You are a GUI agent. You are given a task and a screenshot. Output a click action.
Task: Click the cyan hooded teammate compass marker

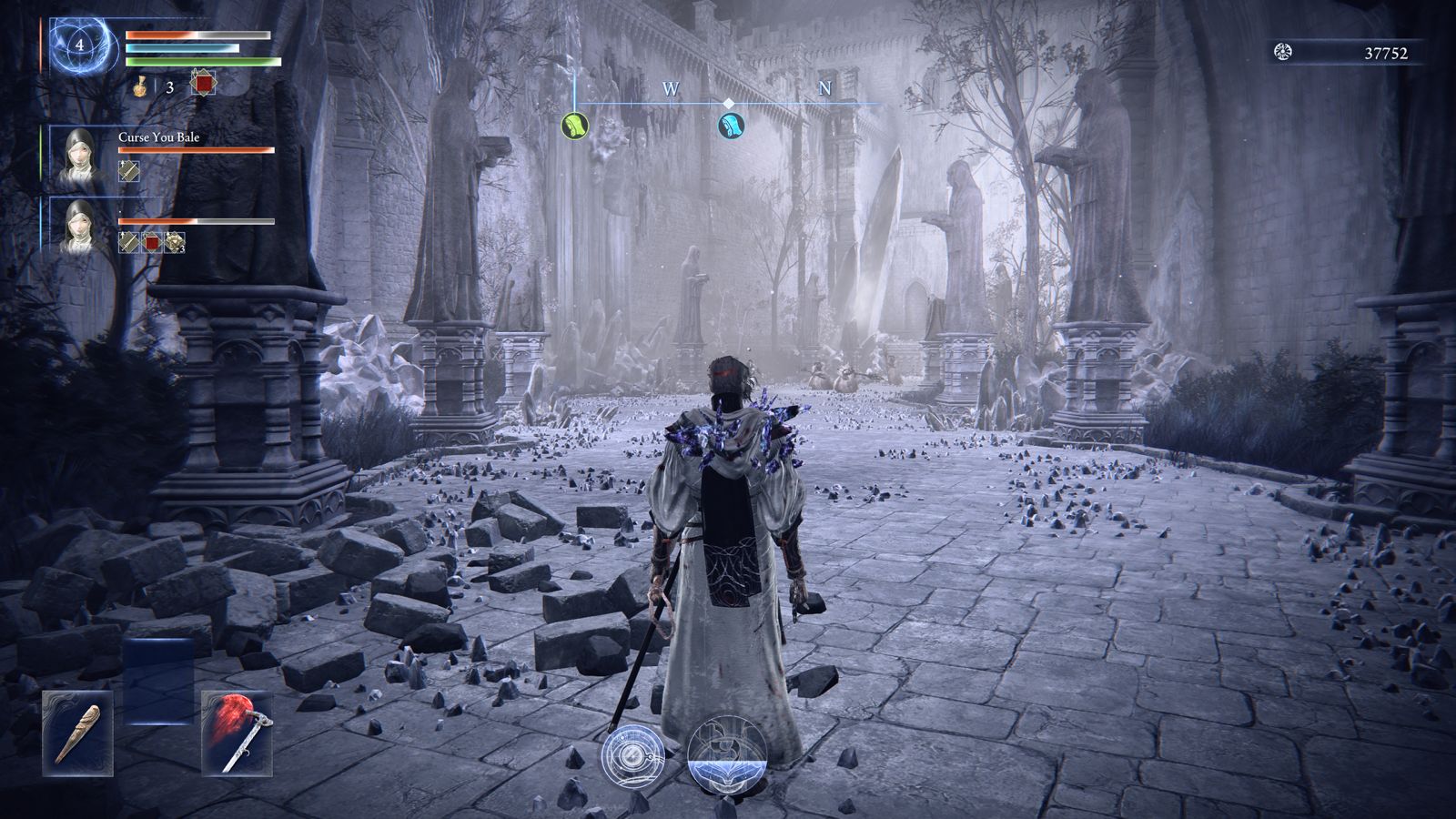(731, 125)
